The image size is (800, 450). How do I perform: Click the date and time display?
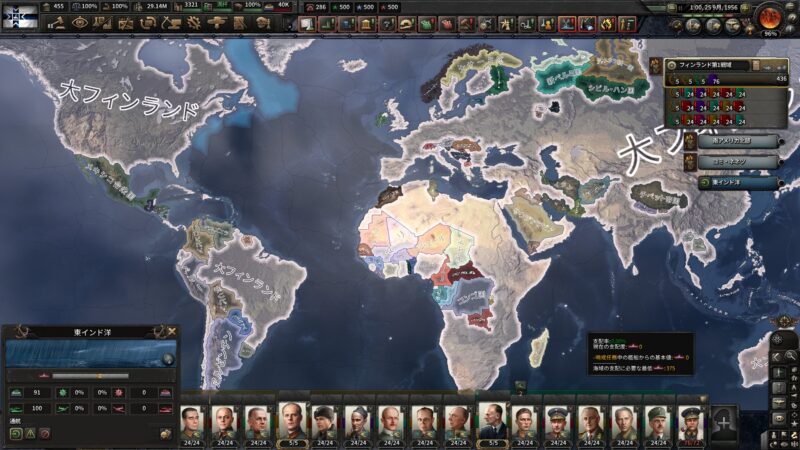click(x=718, y=7)
